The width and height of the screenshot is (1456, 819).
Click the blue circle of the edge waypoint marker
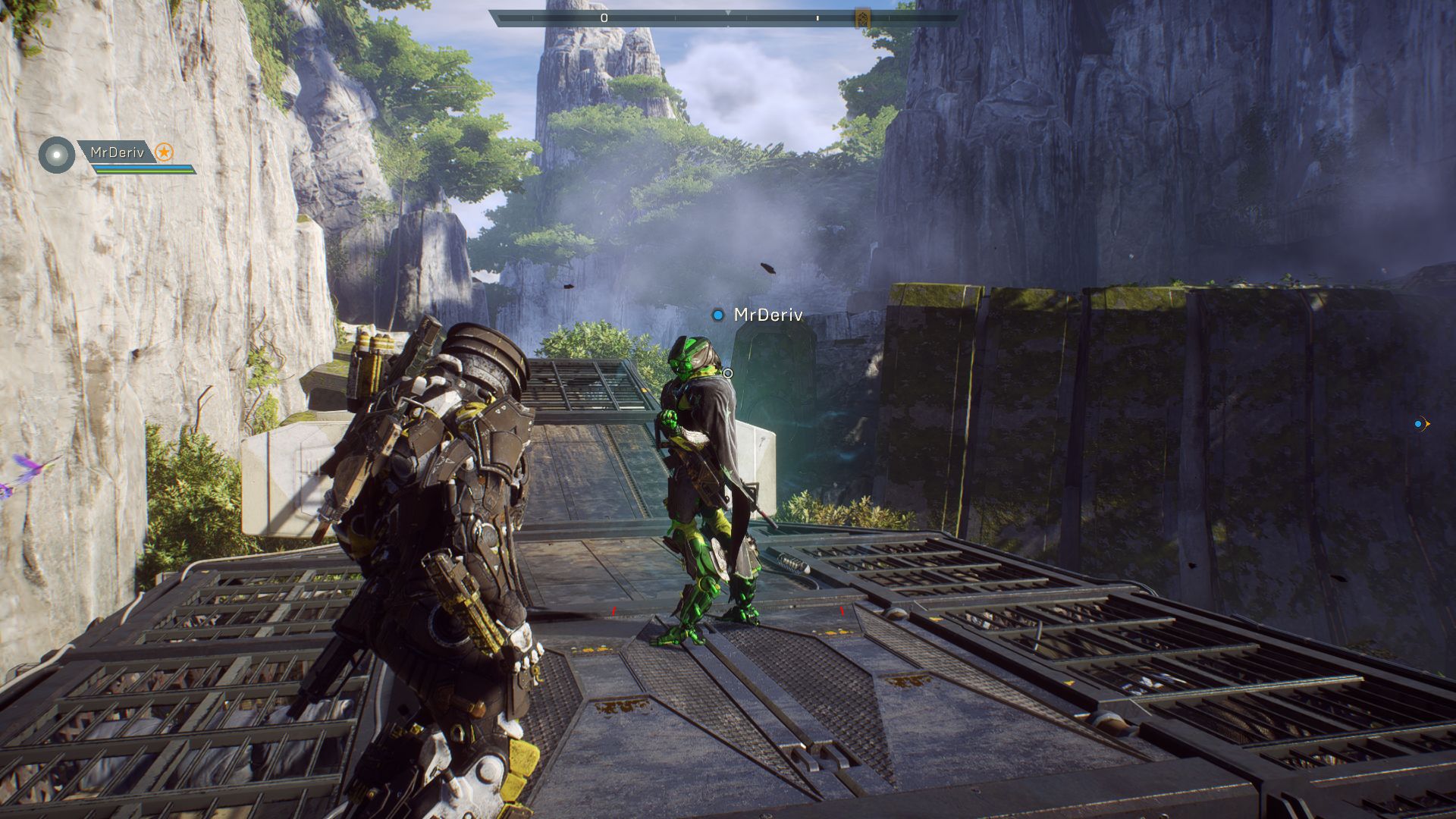coord(1417,424)
